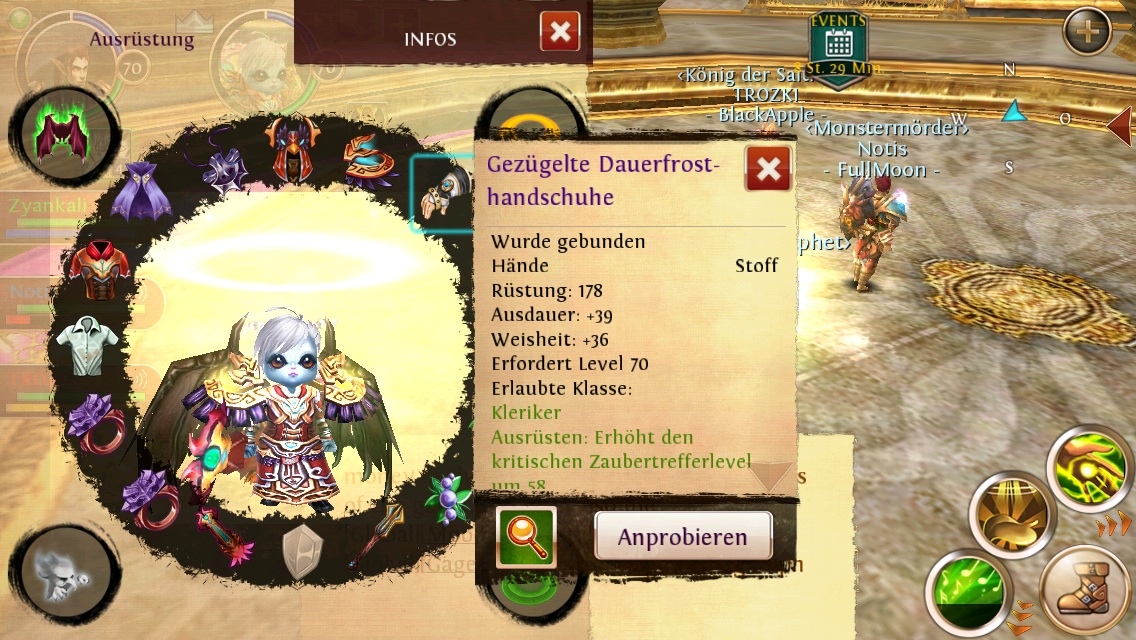Select the spiked purple necklace slot

pos(225,170)
